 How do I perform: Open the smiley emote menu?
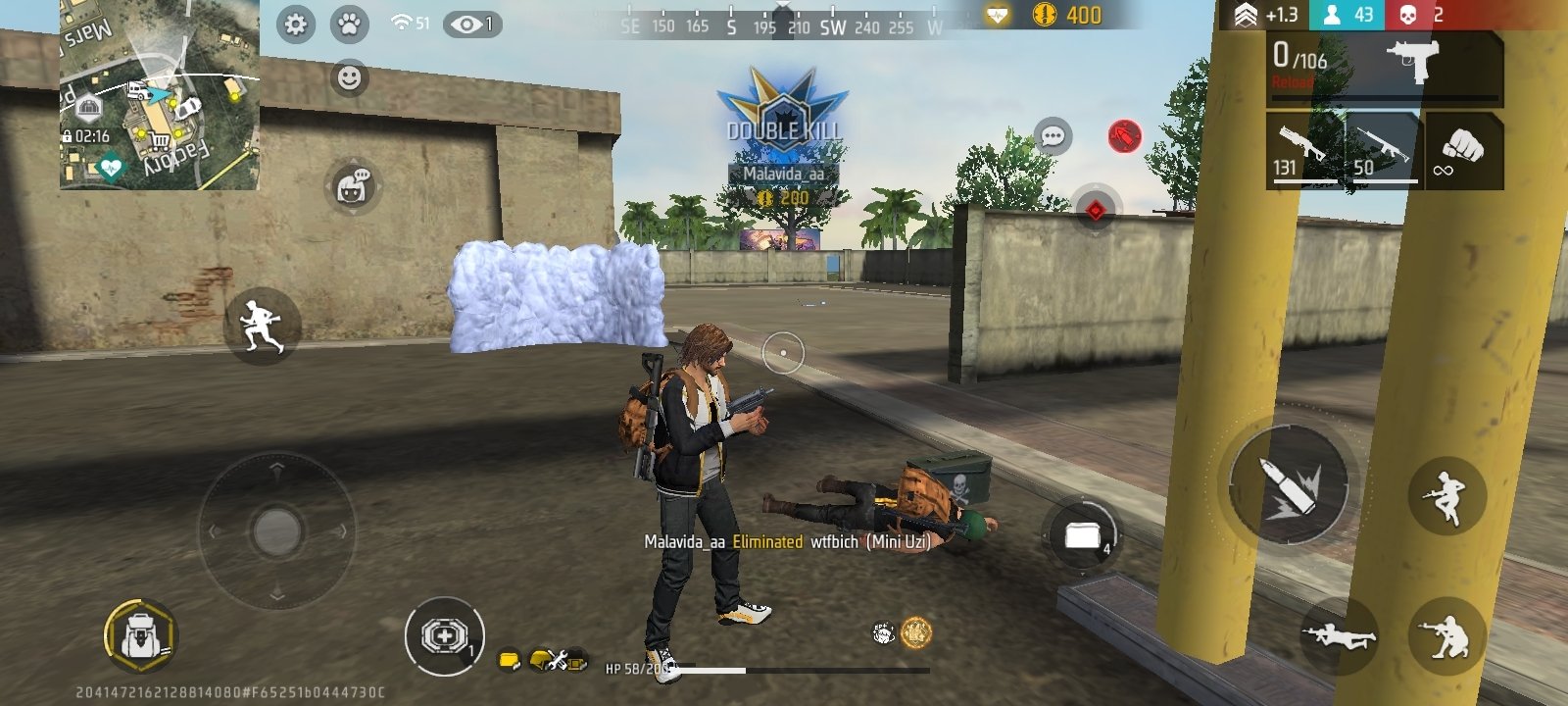click(349, 77)
